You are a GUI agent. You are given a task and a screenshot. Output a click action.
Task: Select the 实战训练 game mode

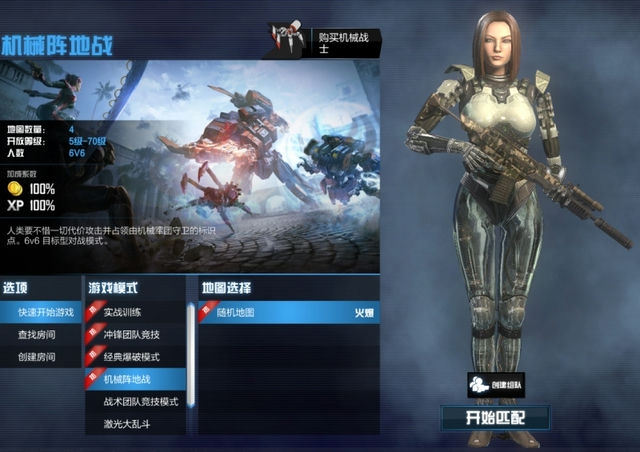pos(131,312)
